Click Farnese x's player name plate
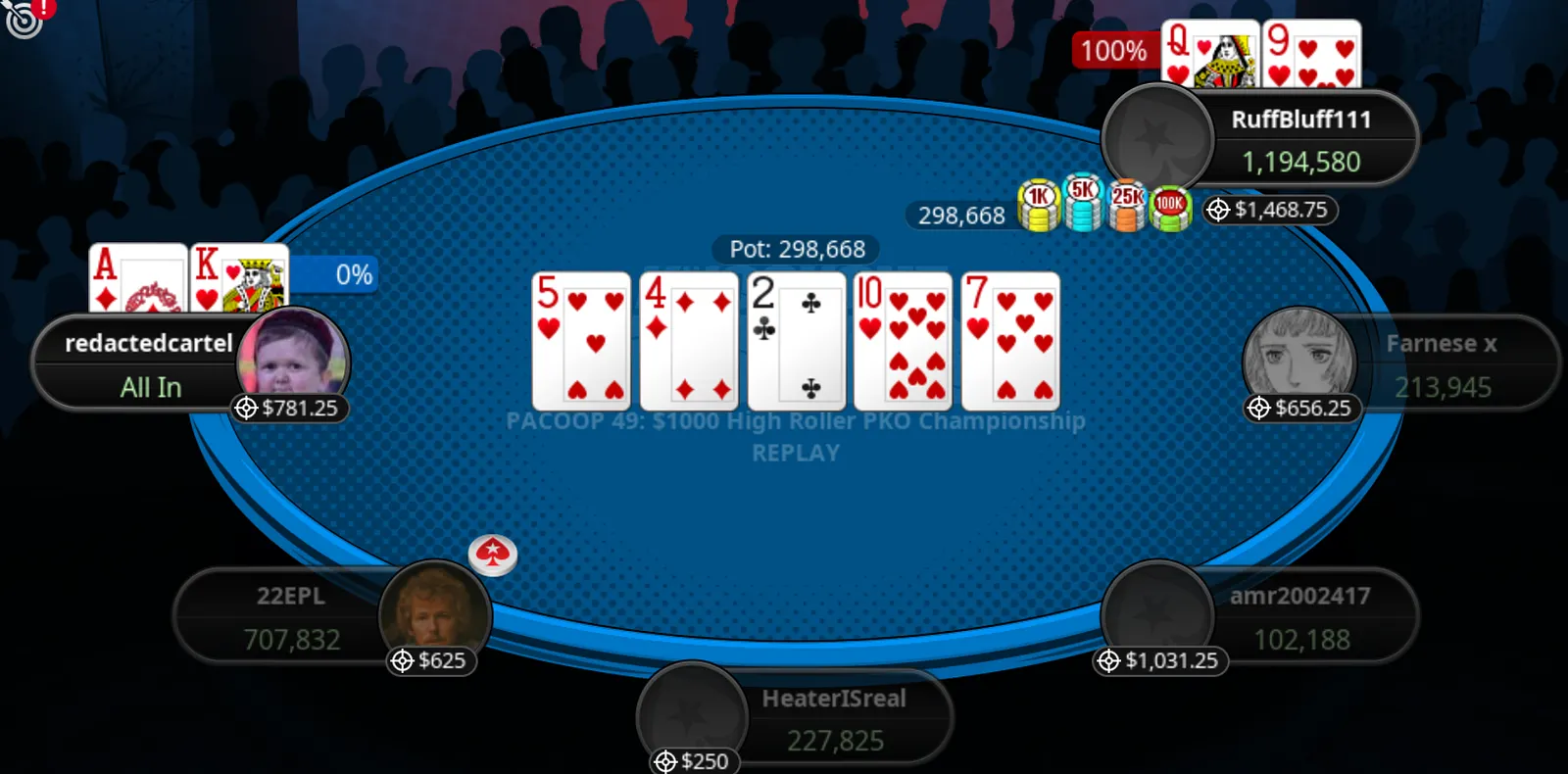 tap(1441, 363)
